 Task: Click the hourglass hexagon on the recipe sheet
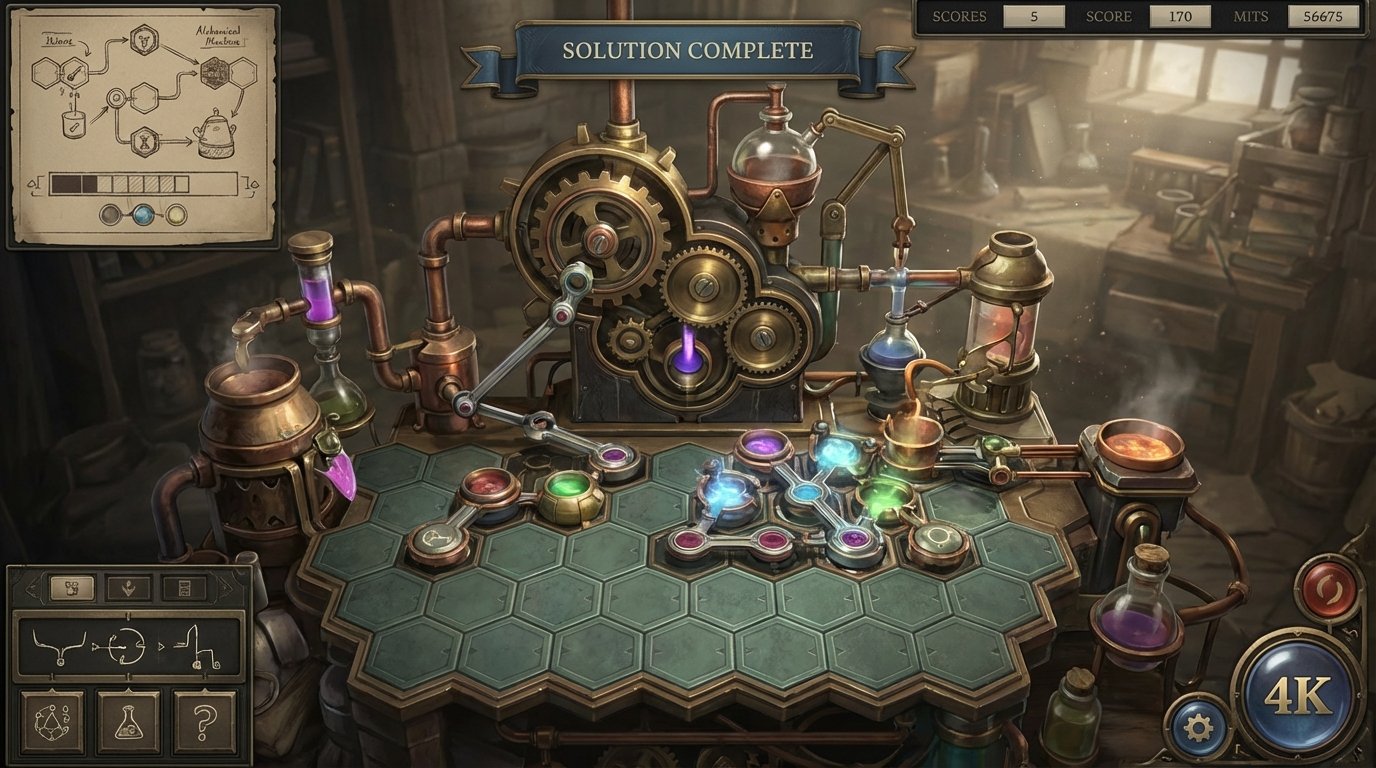144,141
